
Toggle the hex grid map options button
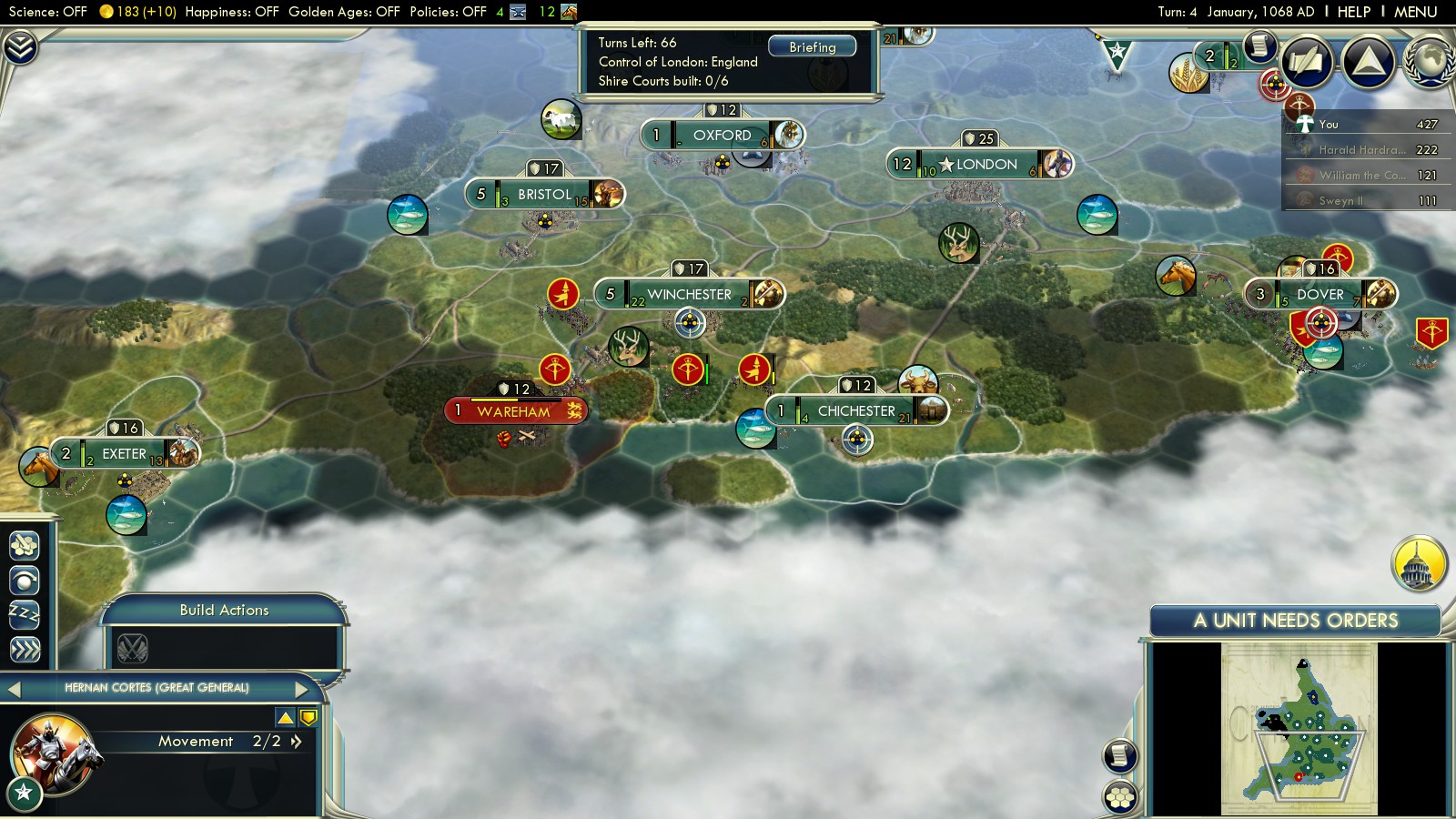[x=1120, y=796]
